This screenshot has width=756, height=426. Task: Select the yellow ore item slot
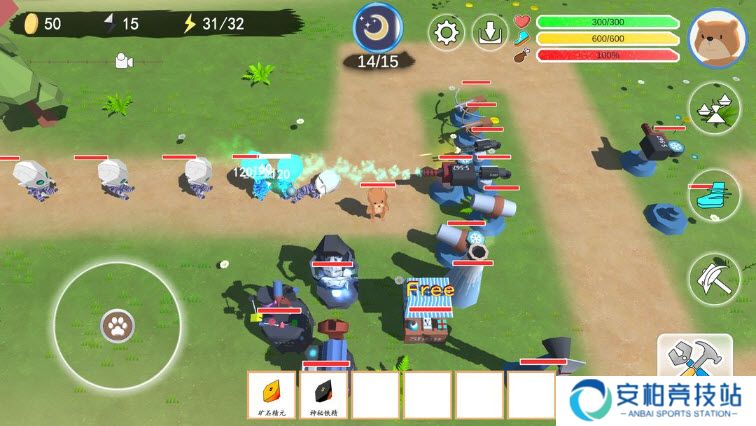click(273, 394)
